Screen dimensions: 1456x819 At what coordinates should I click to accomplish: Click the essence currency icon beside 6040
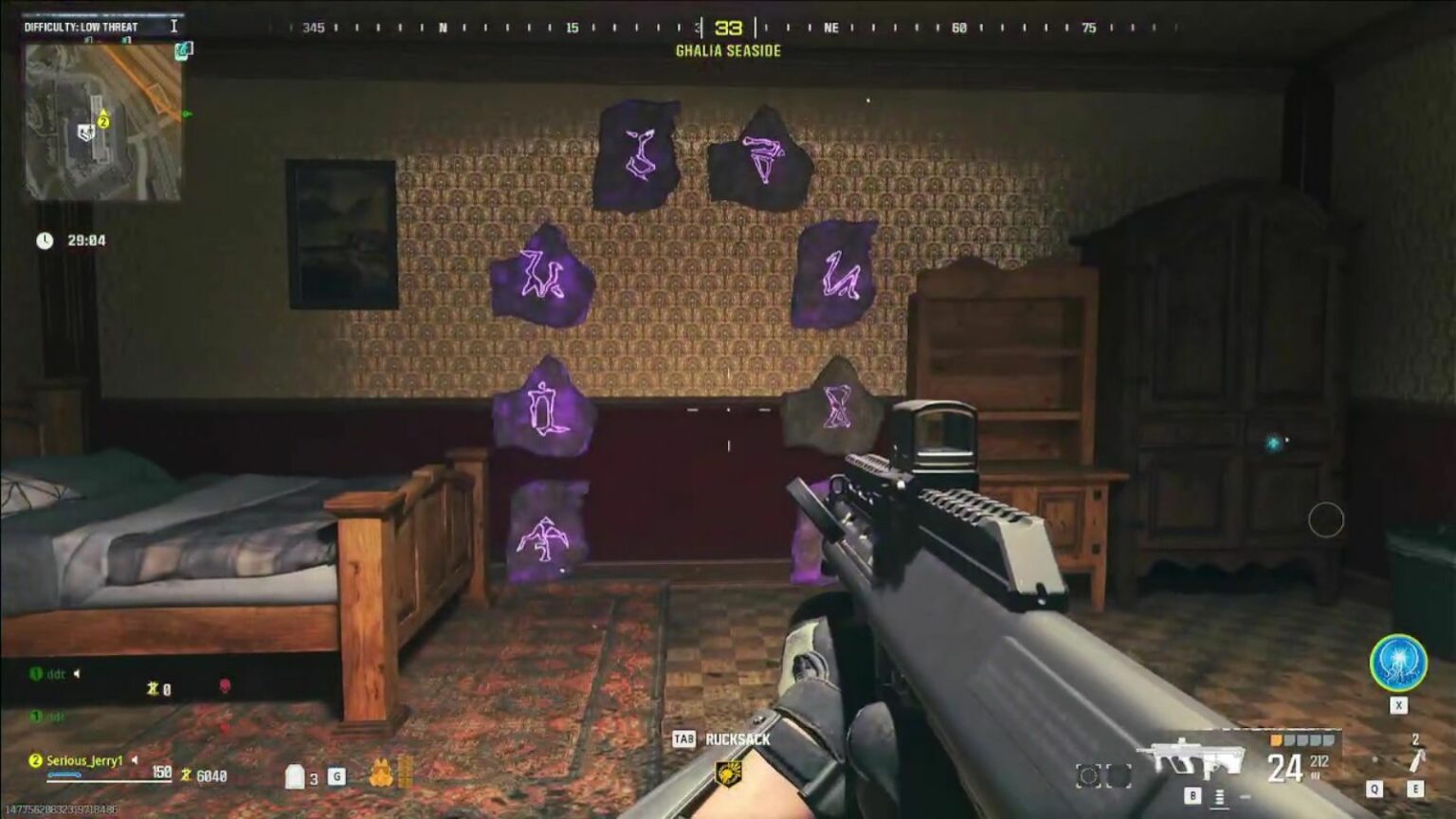click(186, 775)
